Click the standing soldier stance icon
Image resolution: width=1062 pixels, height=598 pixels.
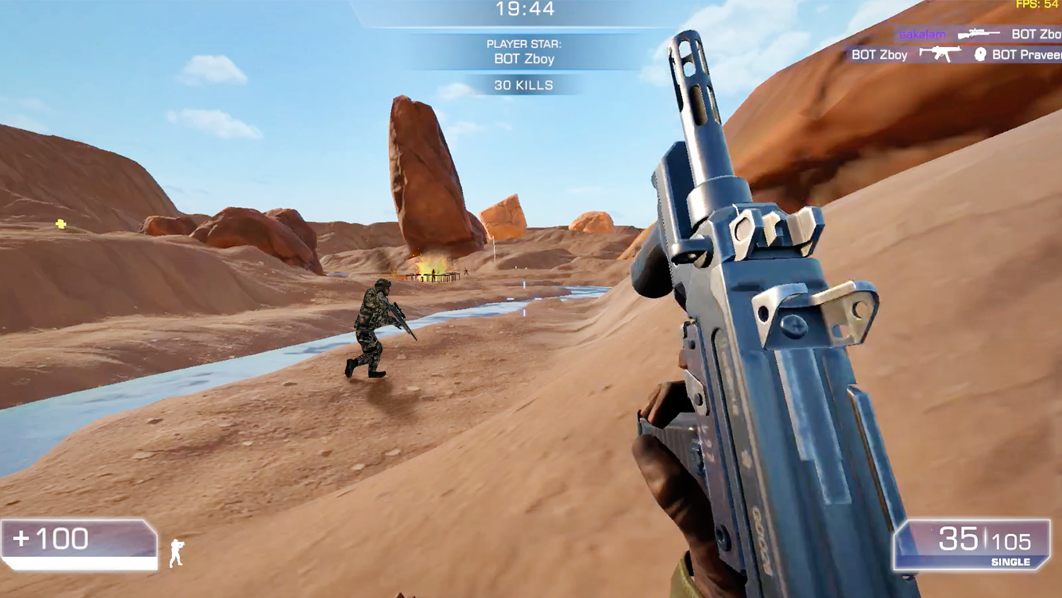coord(177,552)
